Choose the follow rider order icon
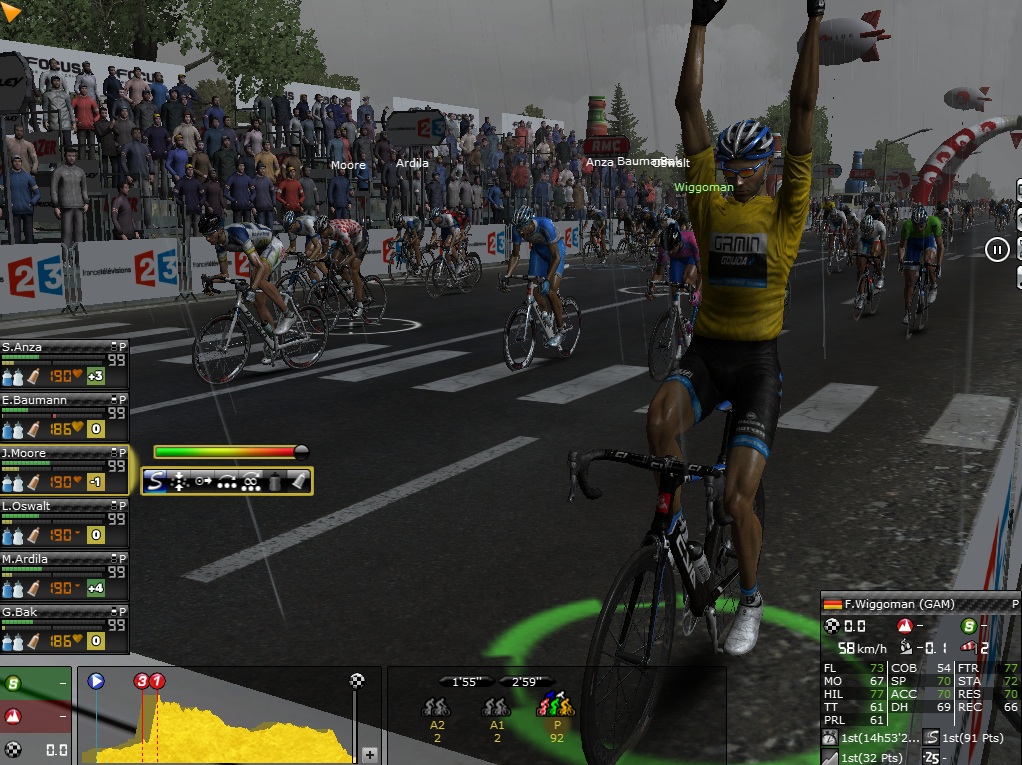 203,482
